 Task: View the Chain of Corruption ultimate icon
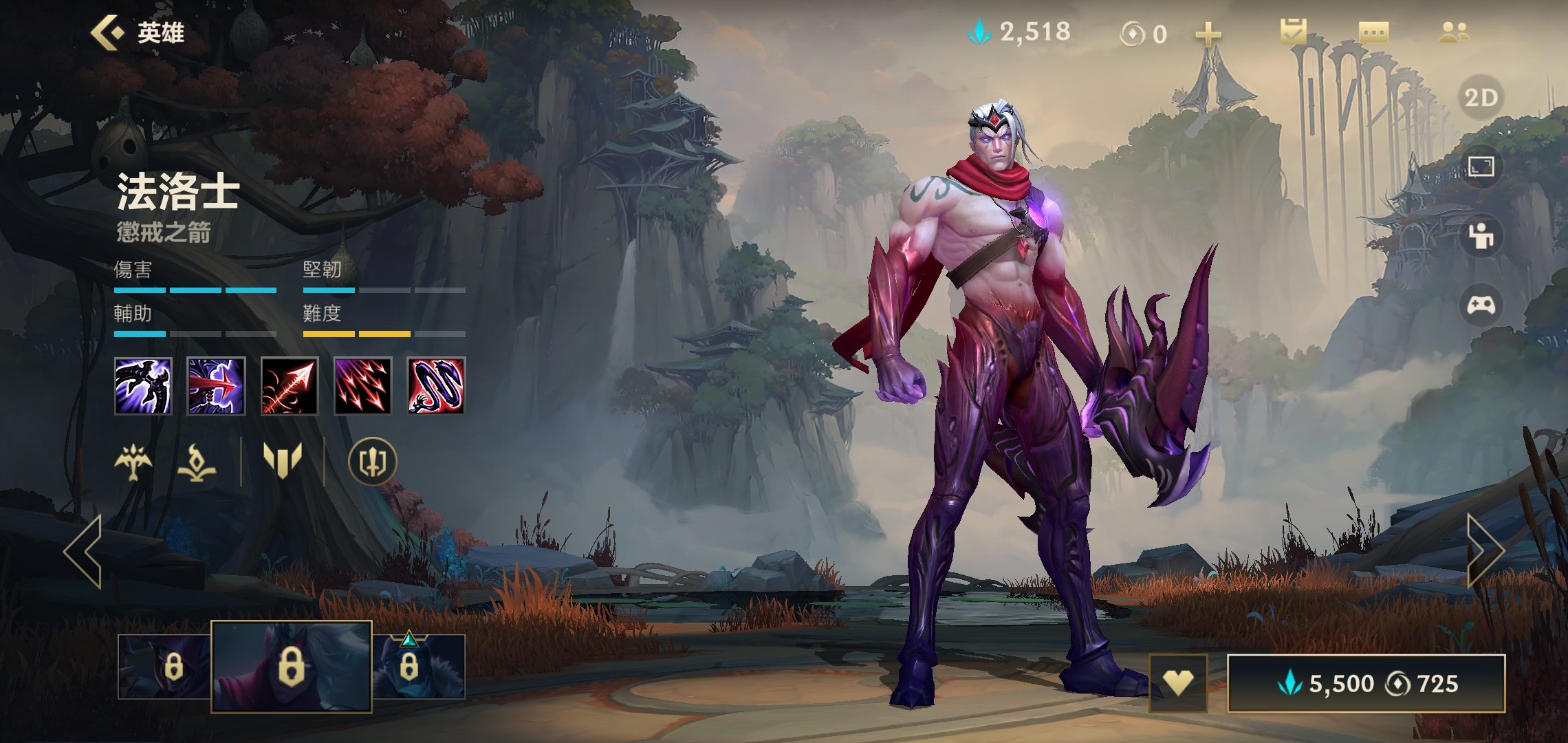point(436,386)
